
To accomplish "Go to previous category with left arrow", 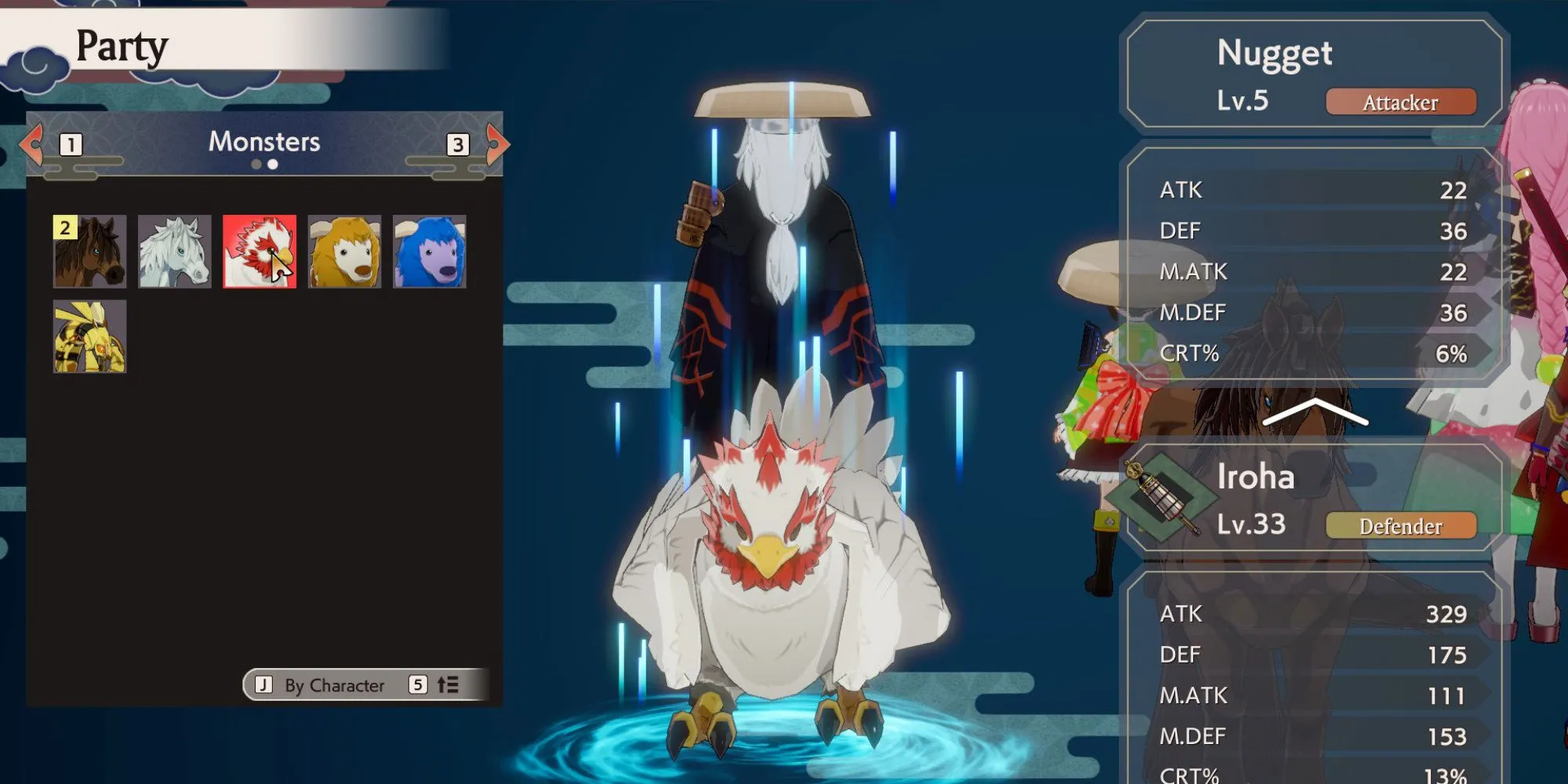I will [31, 143].
